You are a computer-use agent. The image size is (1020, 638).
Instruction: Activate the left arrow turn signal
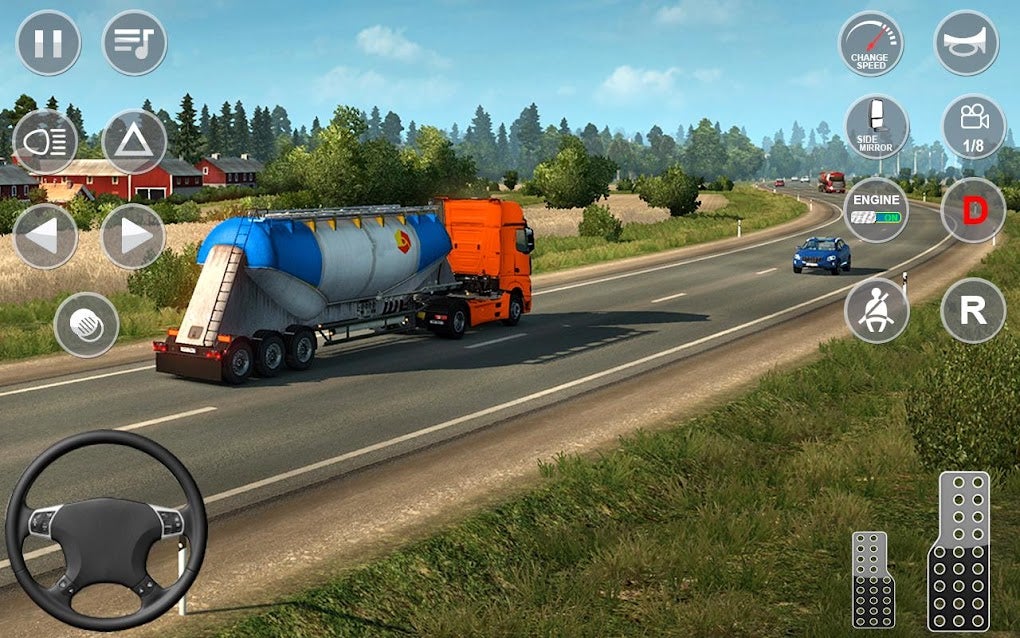click(x=44, y=236)
